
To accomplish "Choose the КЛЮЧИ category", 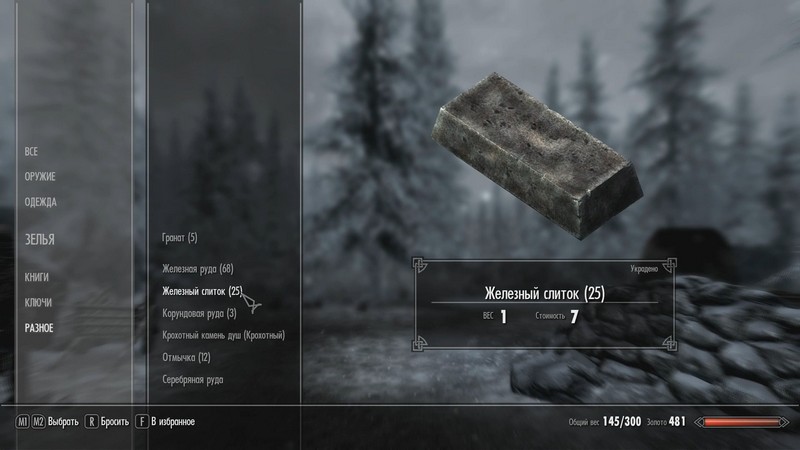I will (38, 302).
